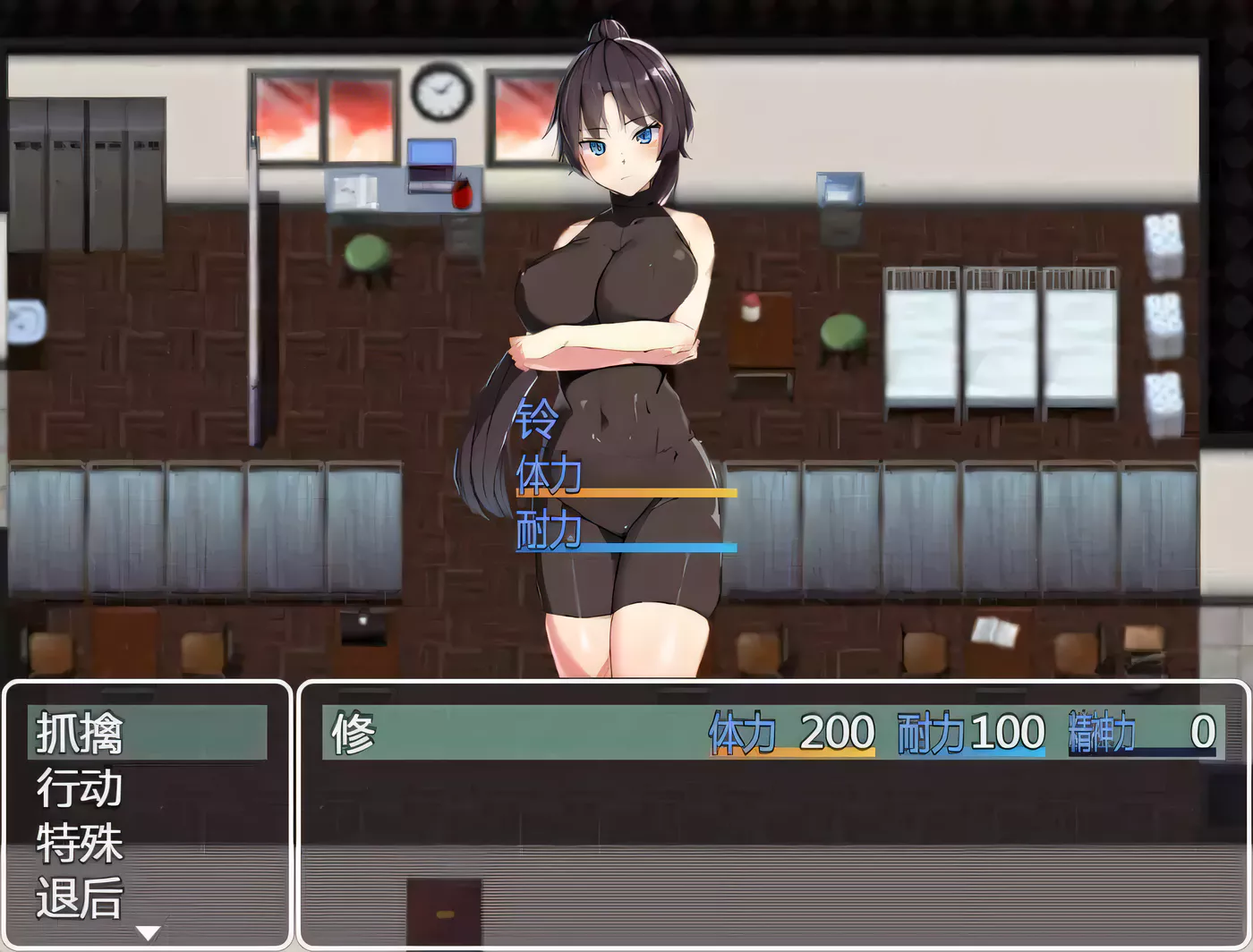Expand the command list via the down arrow
Screen dimensions: 1253x952
click(148, 931)
